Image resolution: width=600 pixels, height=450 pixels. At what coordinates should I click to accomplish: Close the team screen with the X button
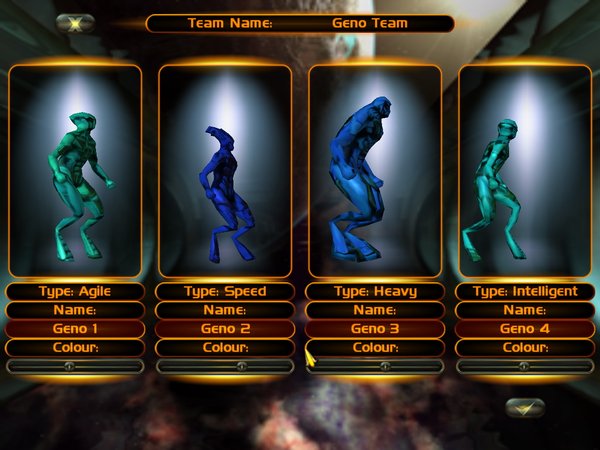75,22
